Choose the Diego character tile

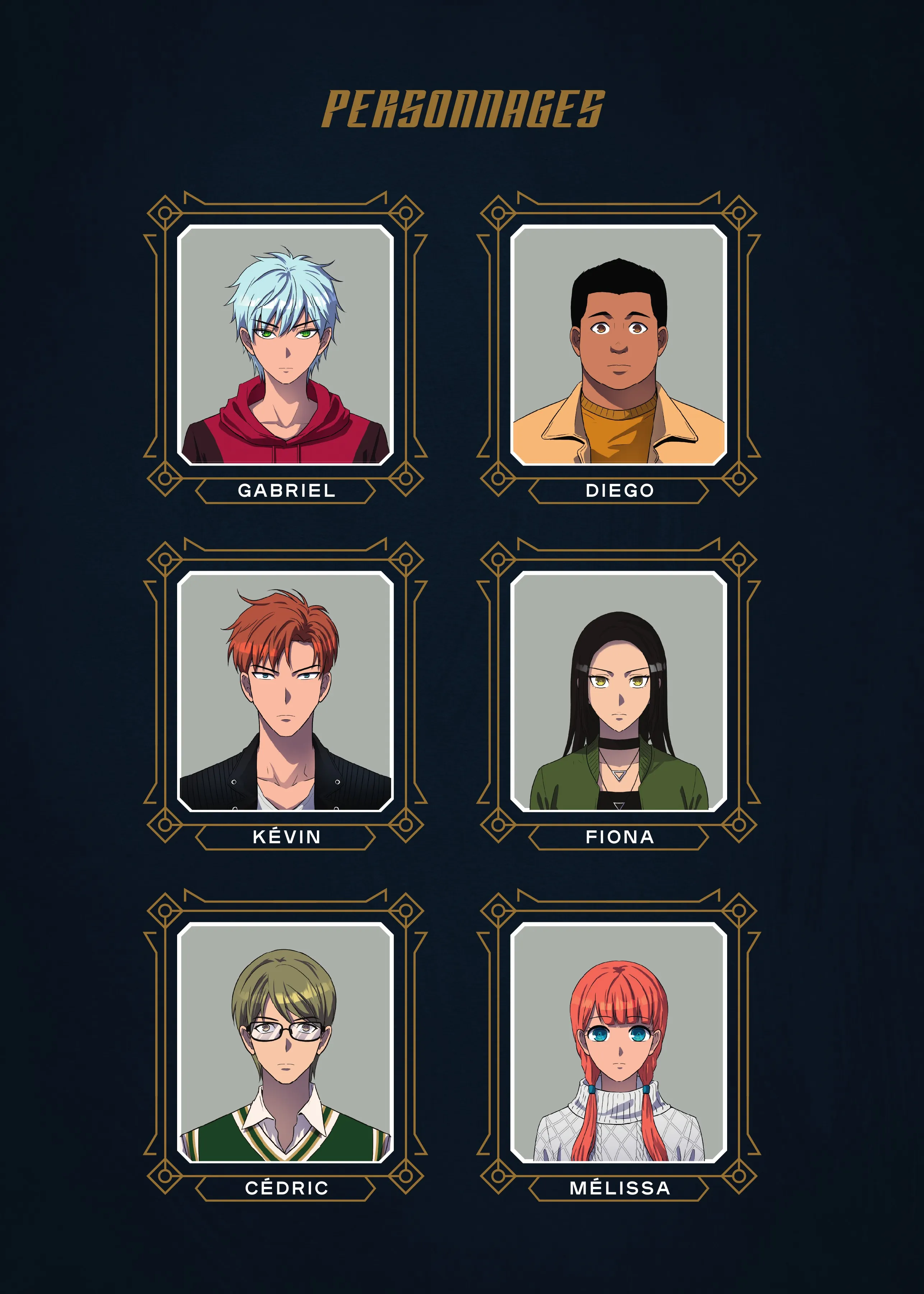coord(619,345)
